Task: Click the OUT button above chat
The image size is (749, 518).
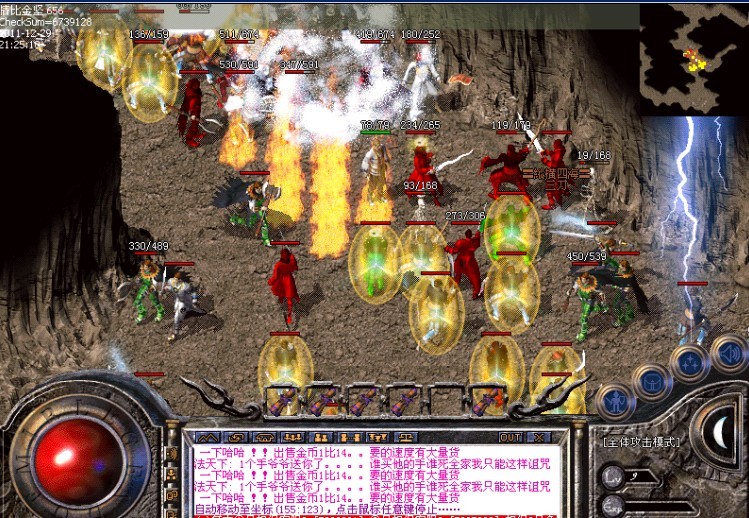Action: pos(510,437)
